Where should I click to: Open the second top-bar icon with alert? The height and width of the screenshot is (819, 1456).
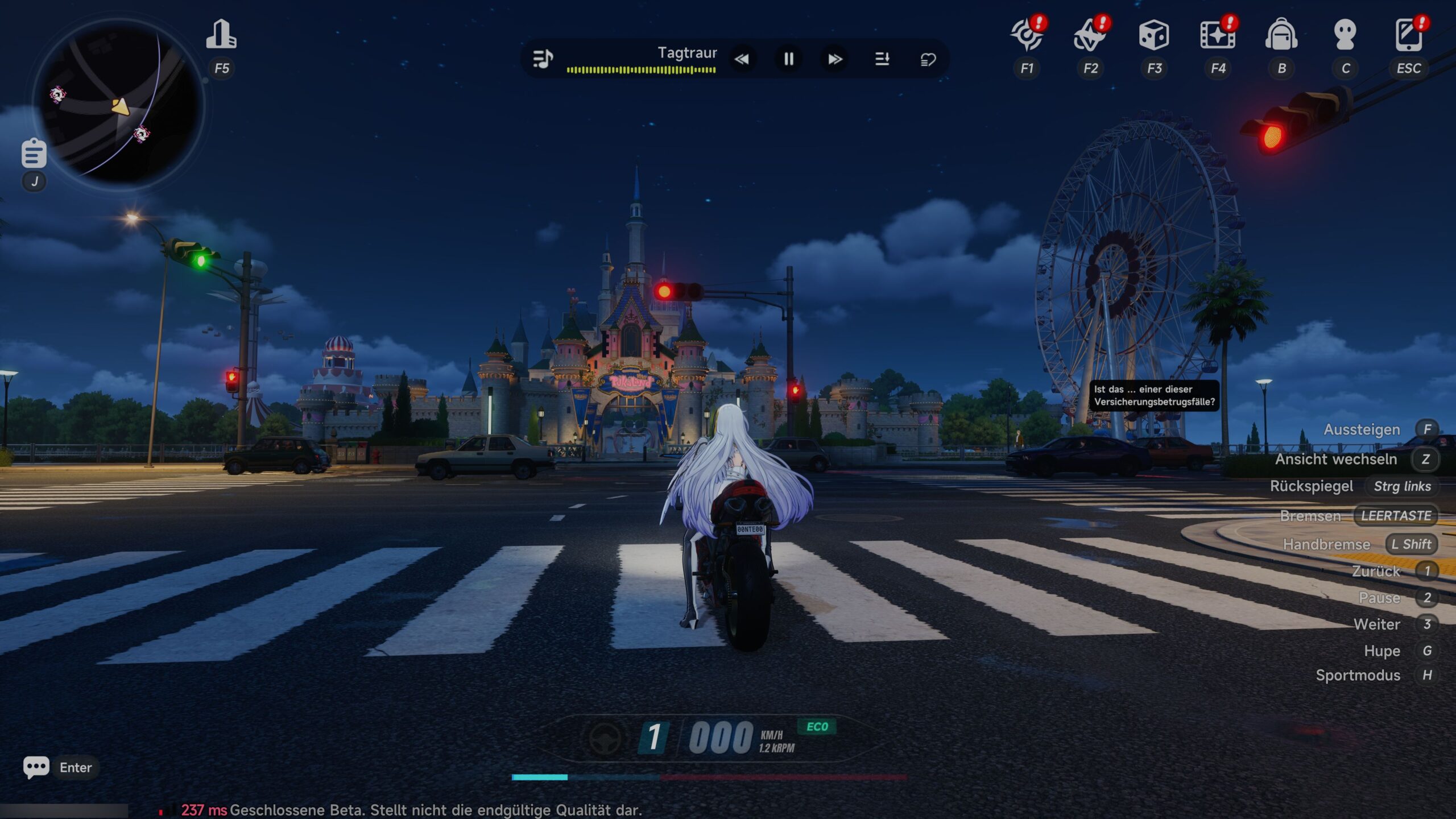pyautogui.click(x=1090, y=35)
